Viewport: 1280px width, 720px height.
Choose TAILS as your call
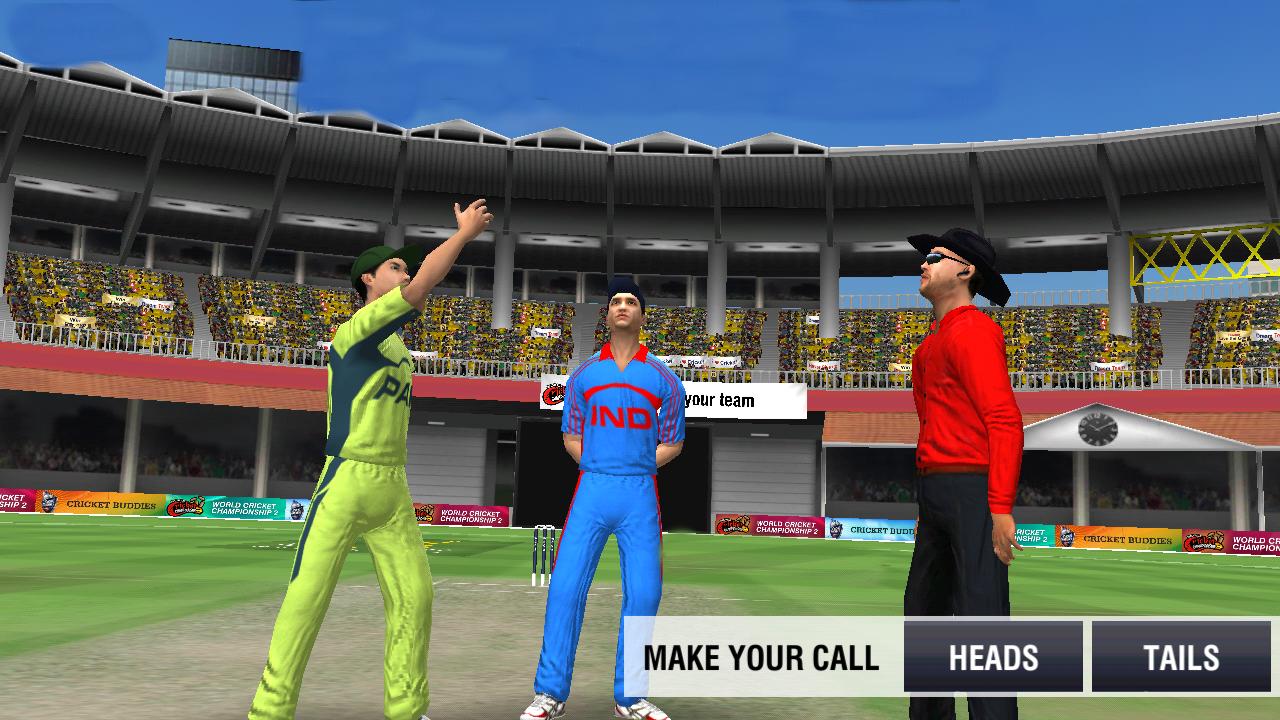click(1184, 657)
